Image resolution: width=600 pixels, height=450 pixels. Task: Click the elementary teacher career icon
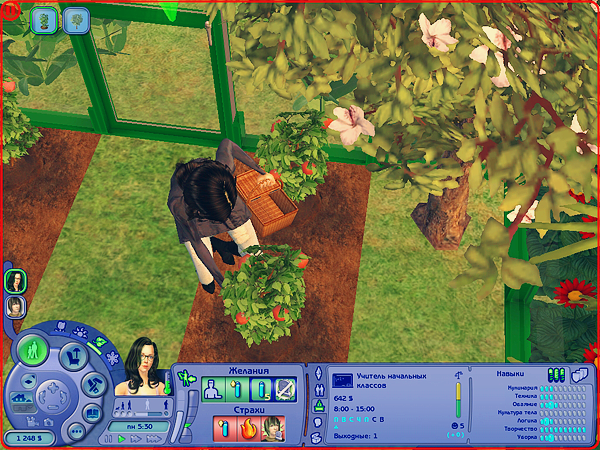[341, 380]
